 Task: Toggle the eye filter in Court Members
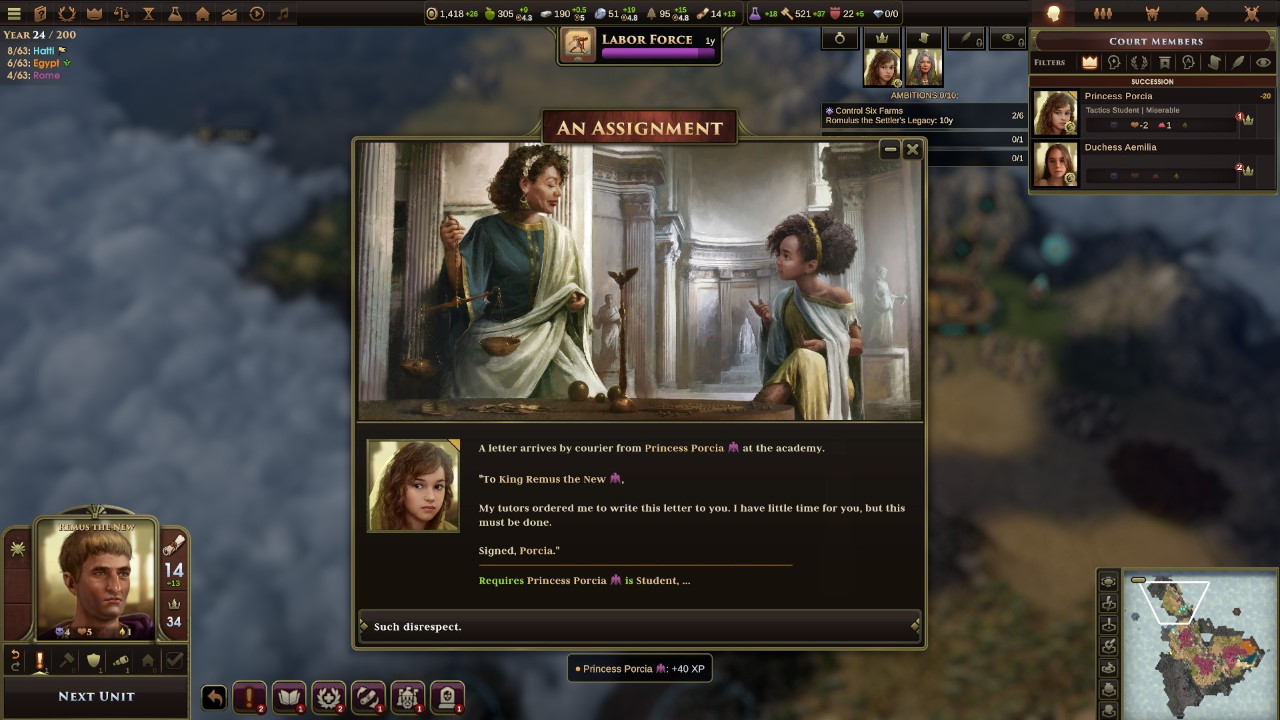coord(1263,62)
